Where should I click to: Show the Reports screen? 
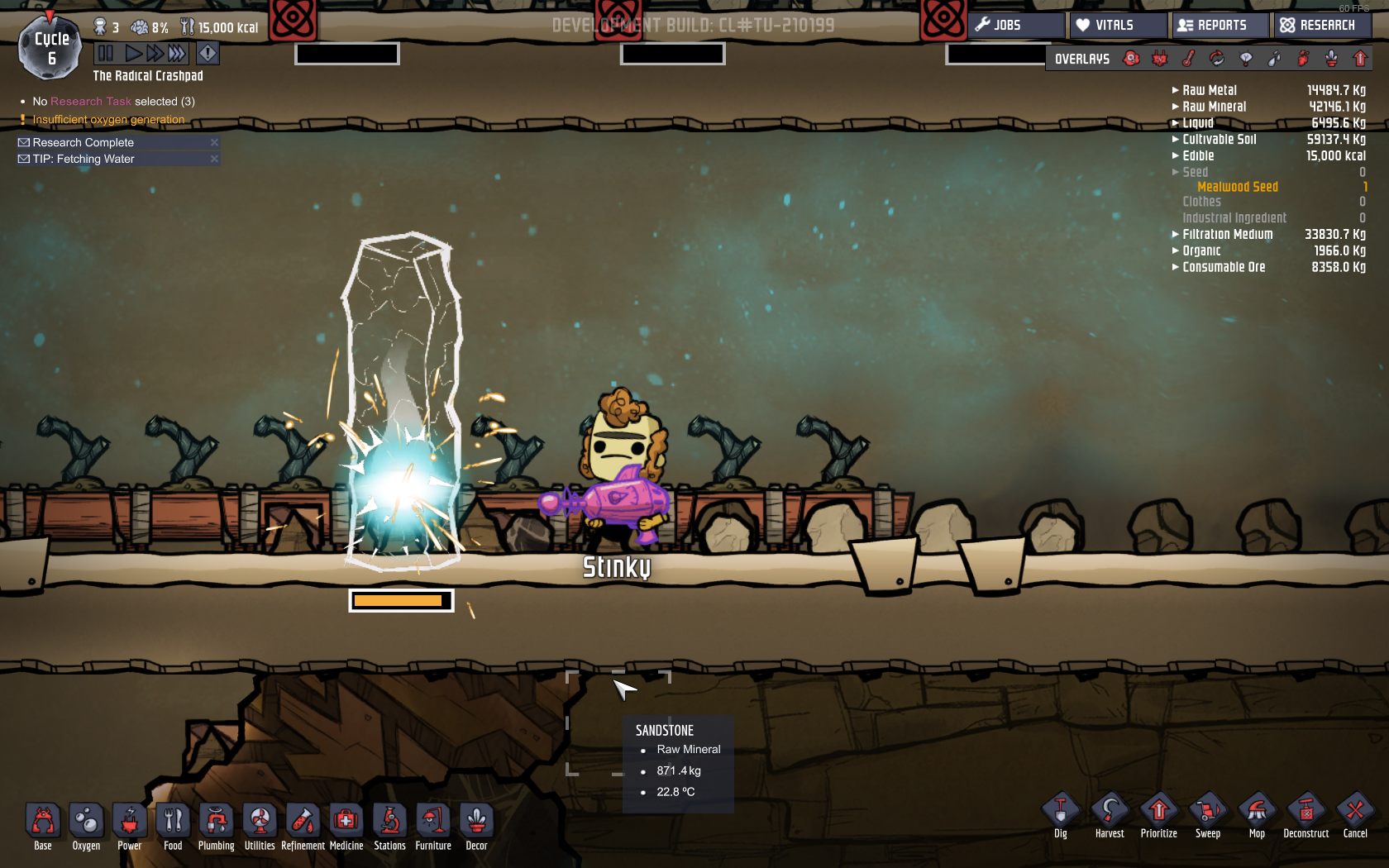click(x=1220, y=25)
